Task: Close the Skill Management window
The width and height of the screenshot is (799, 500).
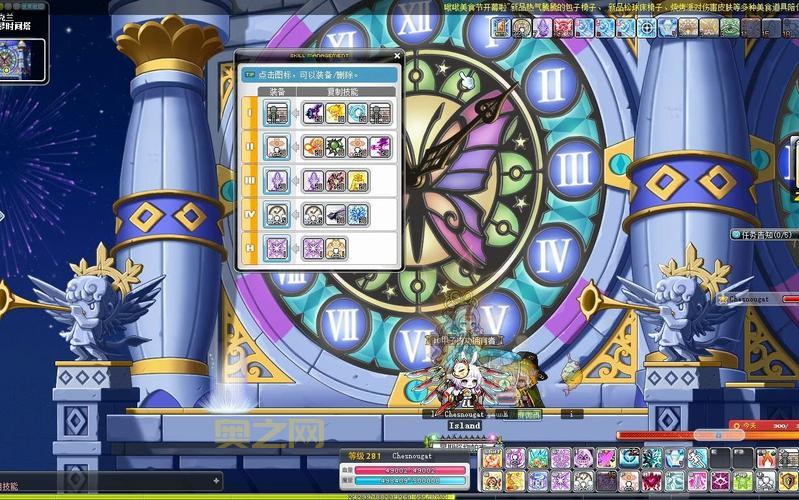Action: [397, 56]
